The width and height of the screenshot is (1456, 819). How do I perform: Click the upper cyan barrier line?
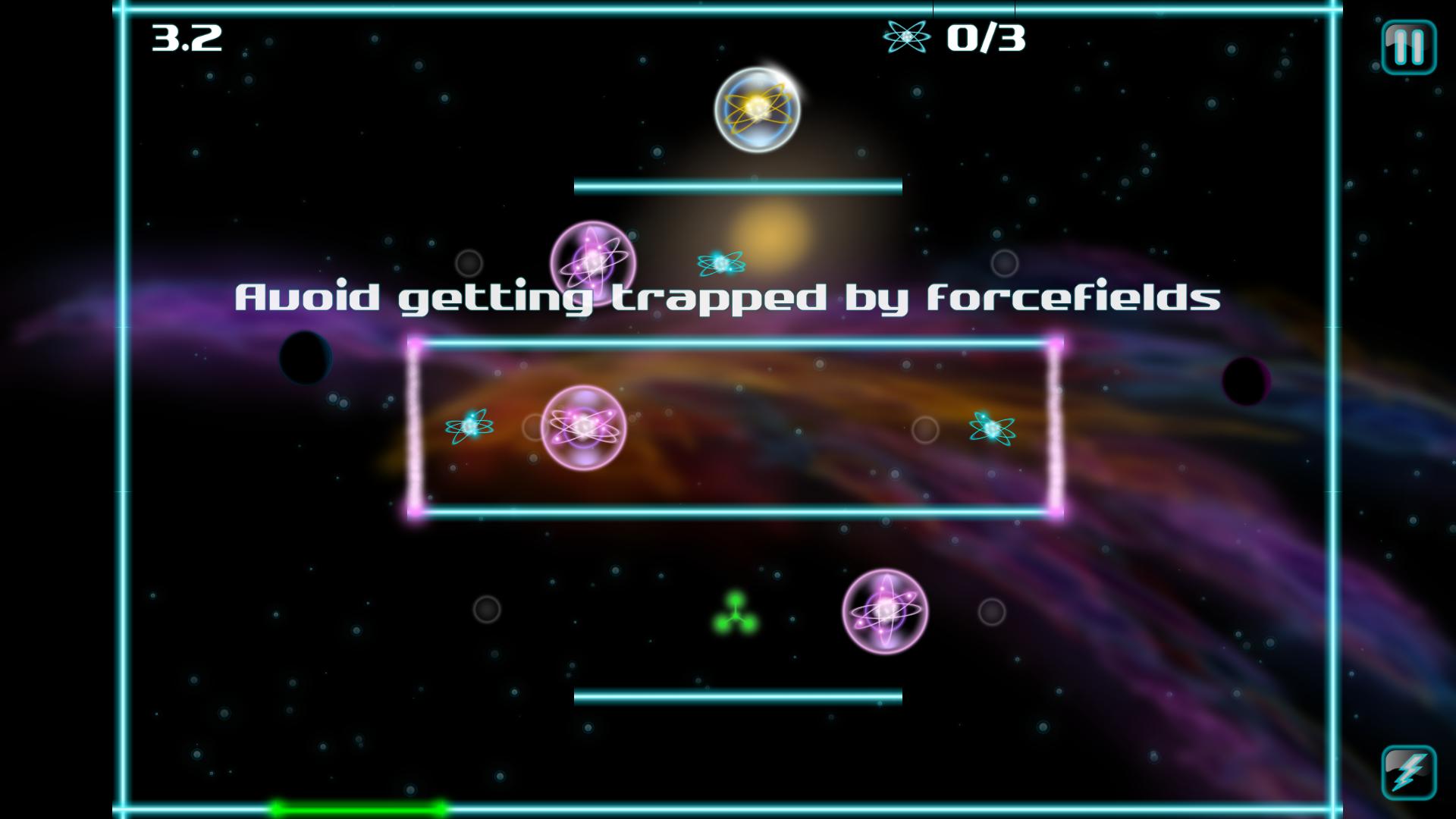tap(737, 184)
